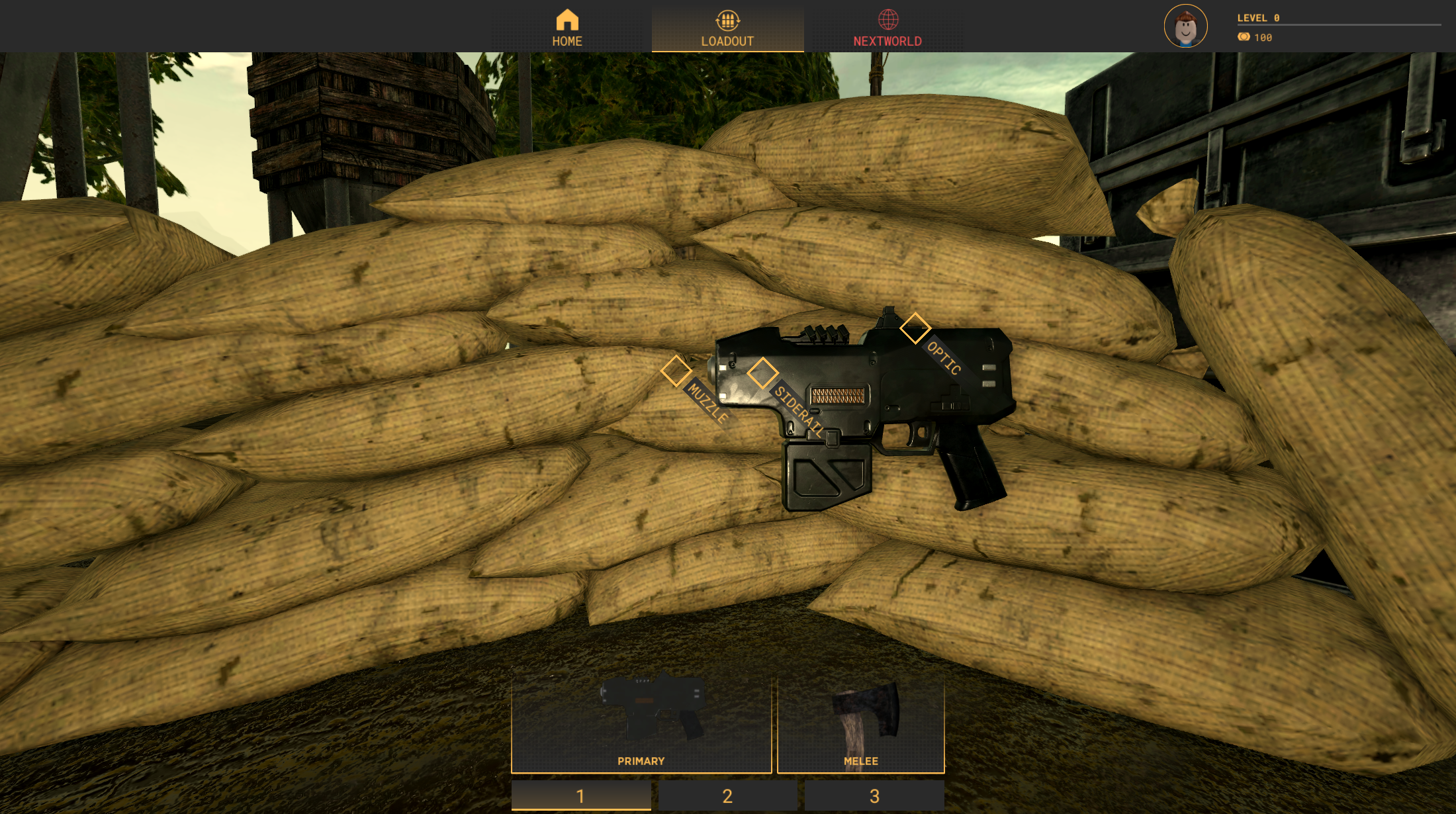Image resolution: width=1456 pixels, height=814 pixels.
Task: Select loadout number 2
Action: point(727,795)
